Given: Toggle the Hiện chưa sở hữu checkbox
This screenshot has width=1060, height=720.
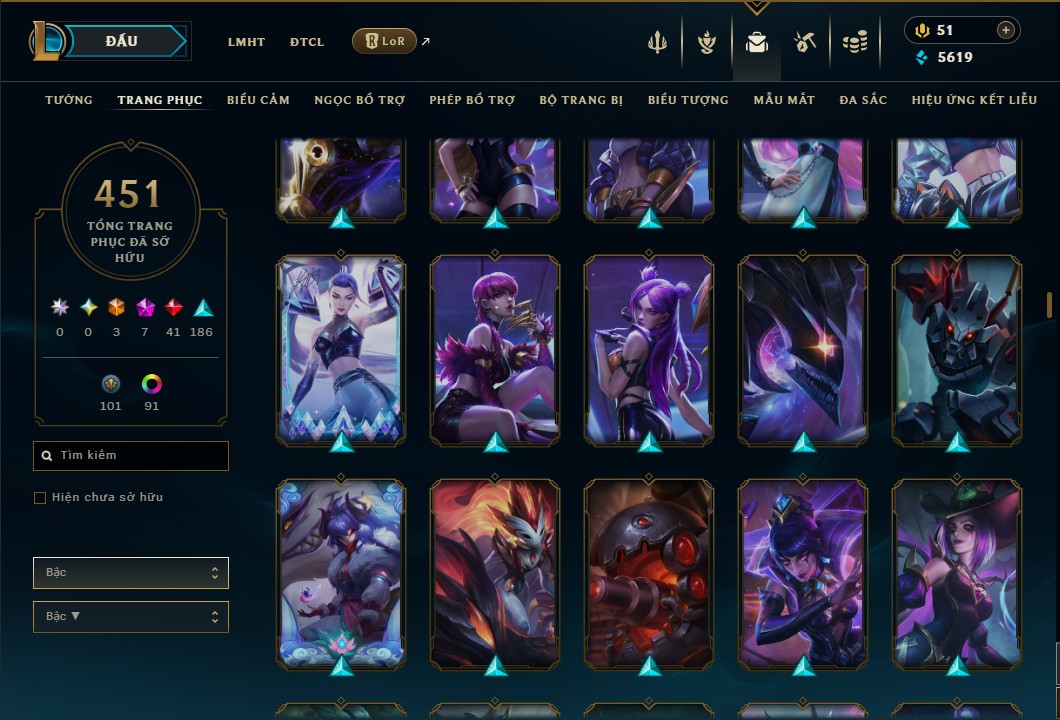Looking at the screenshot, I should [x=40, y=498].
